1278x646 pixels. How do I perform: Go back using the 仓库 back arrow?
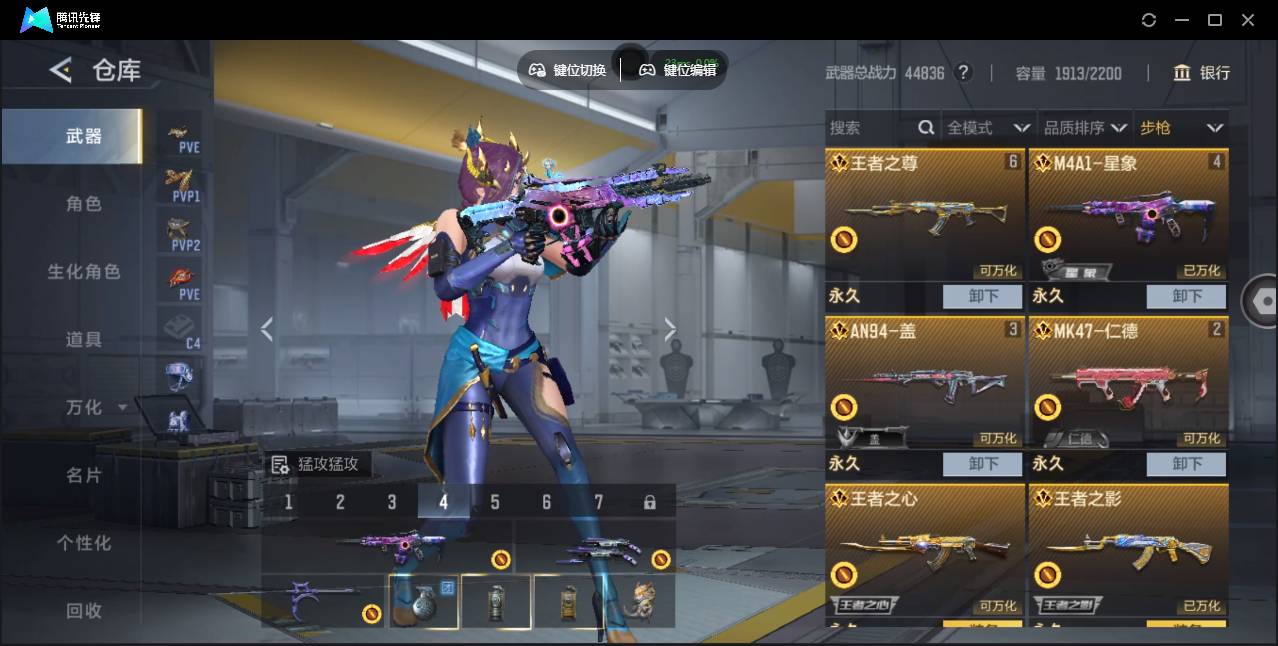[x=61, y=70]
